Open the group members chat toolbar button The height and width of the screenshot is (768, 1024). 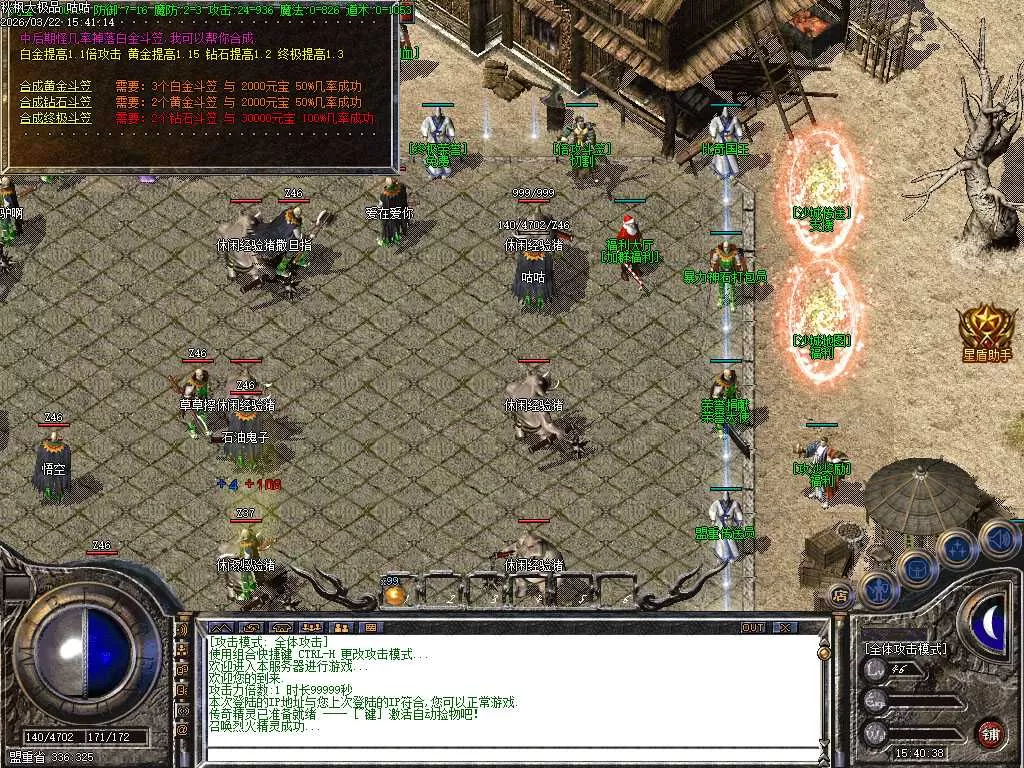click(341, 627)
